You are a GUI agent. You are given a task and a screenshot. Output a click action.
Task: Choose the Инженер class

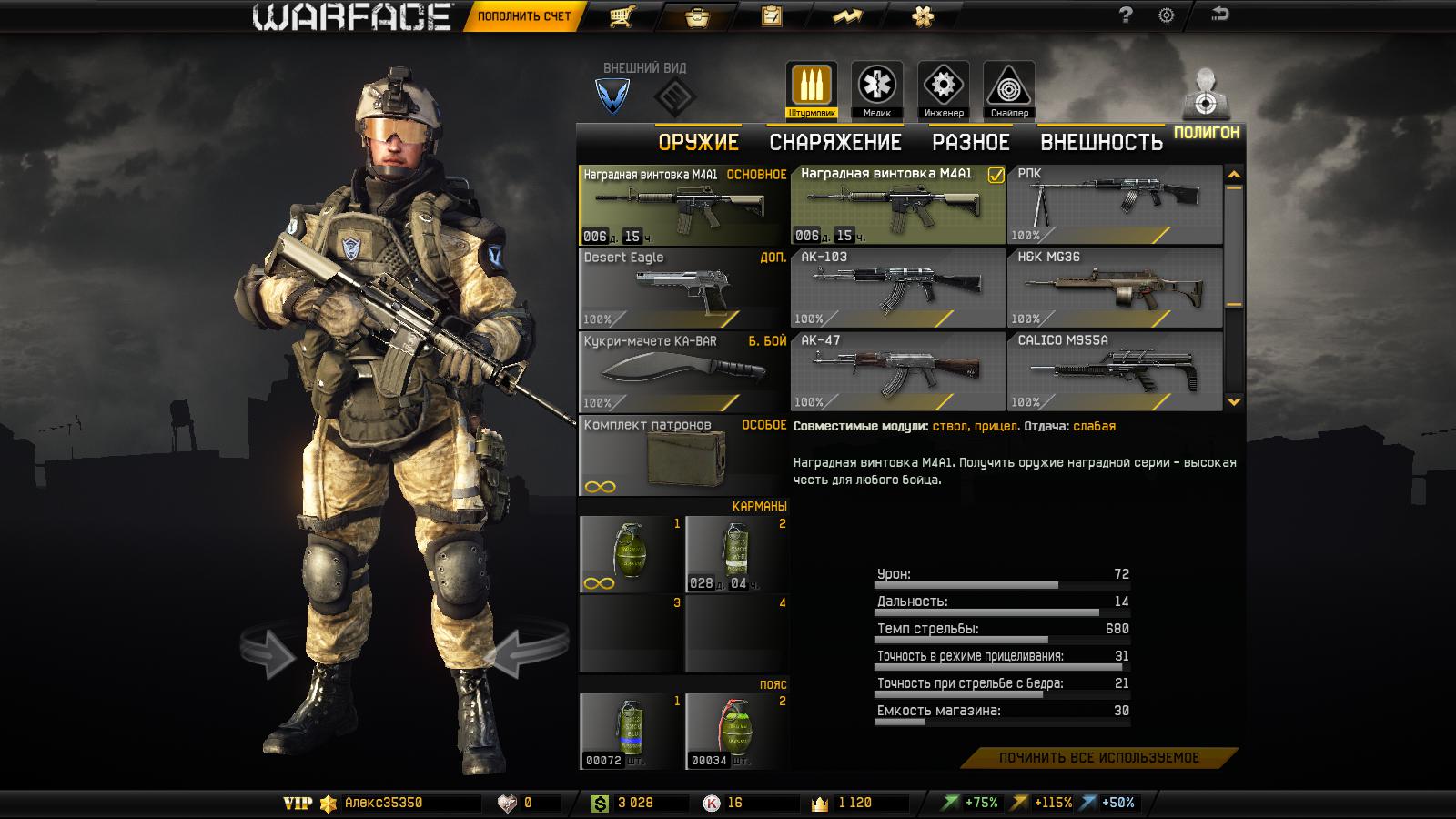coord(943,90)
